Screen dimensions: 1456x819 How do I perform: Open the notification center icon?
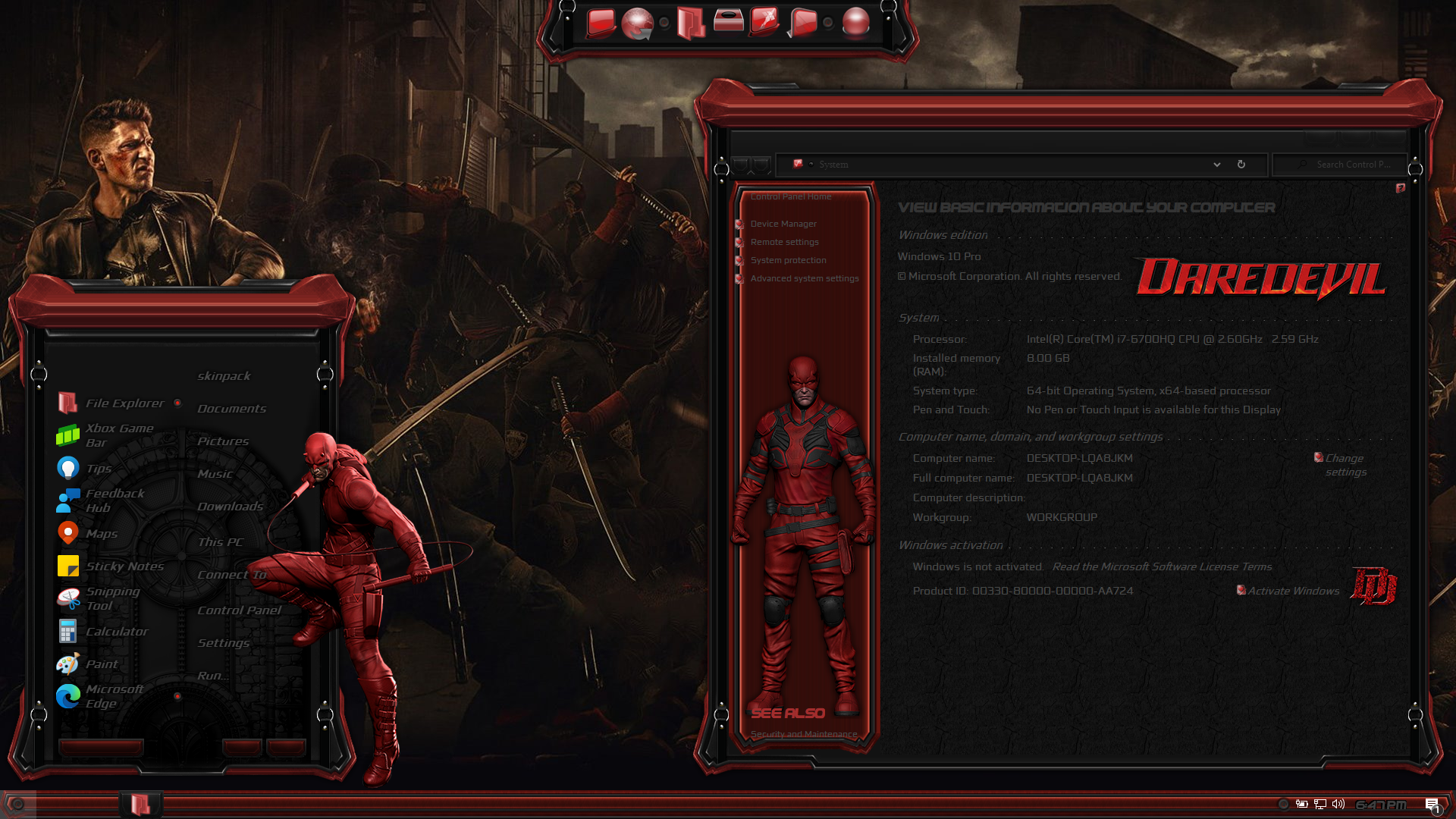tap(1432, 805)
